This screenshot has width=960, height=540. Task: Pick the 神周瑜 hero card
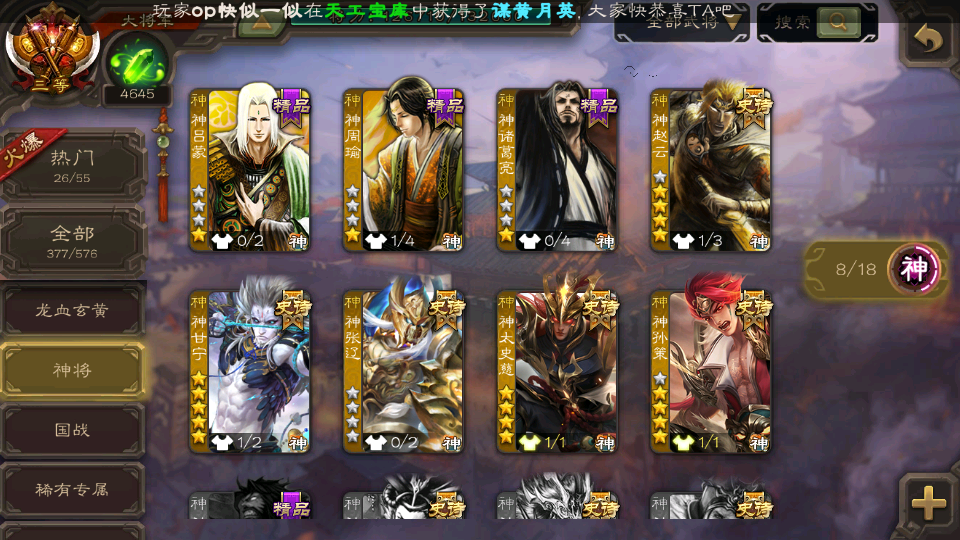(x=404, y=168)
